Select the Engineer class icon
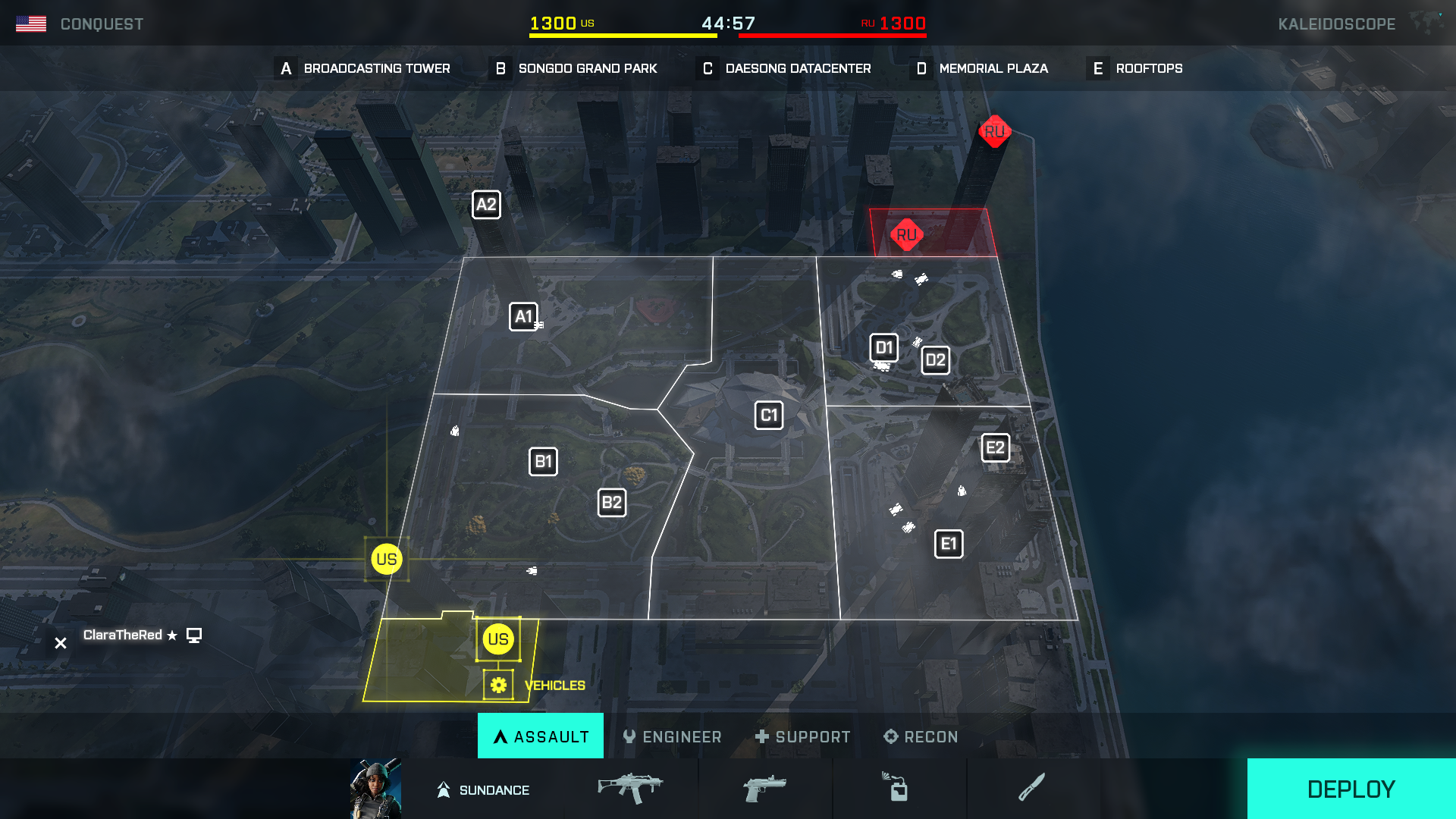Screen dimensions: 1456x819 point(673,736)
